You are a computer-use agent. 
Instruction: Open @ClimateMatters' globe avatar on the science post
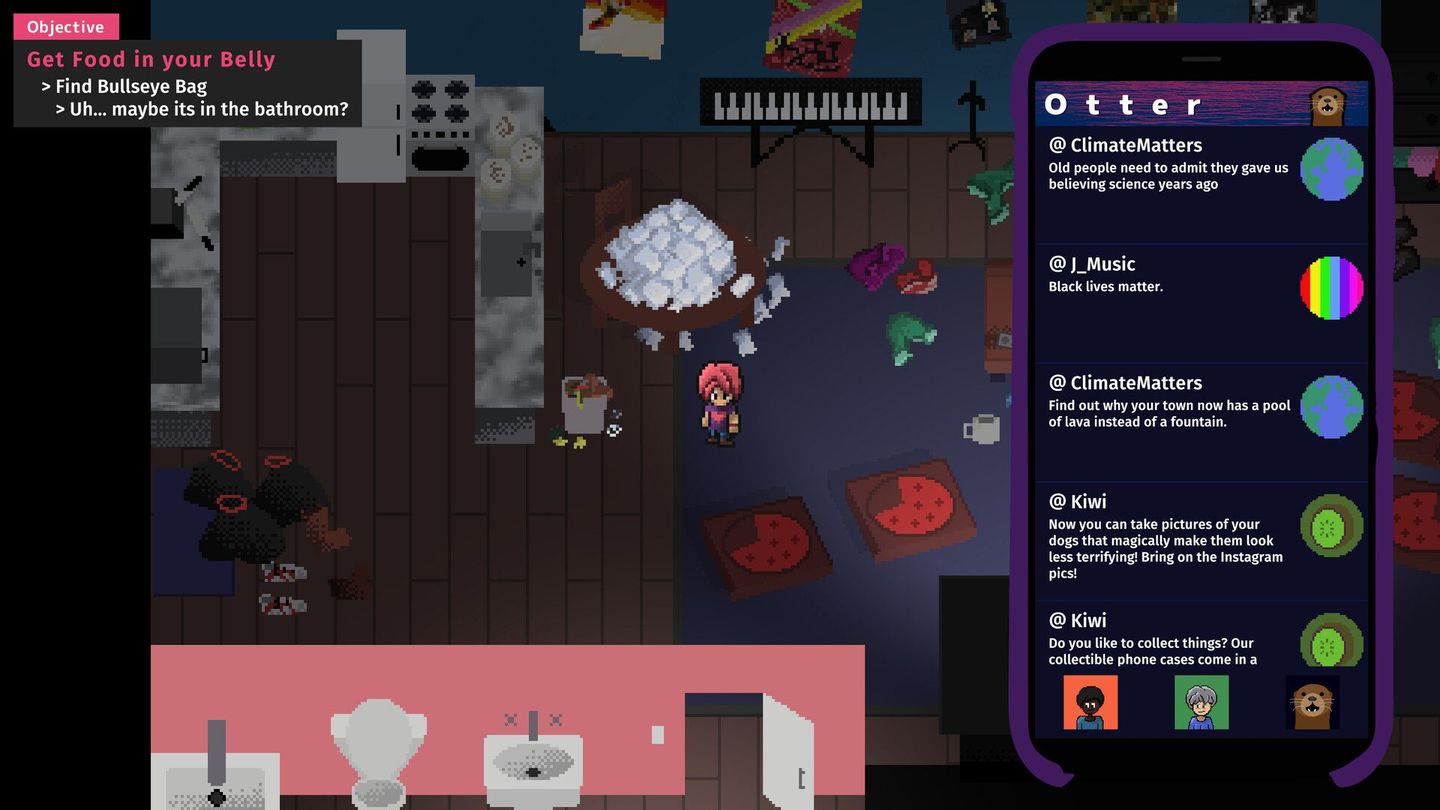click(x=1331, y=169)
